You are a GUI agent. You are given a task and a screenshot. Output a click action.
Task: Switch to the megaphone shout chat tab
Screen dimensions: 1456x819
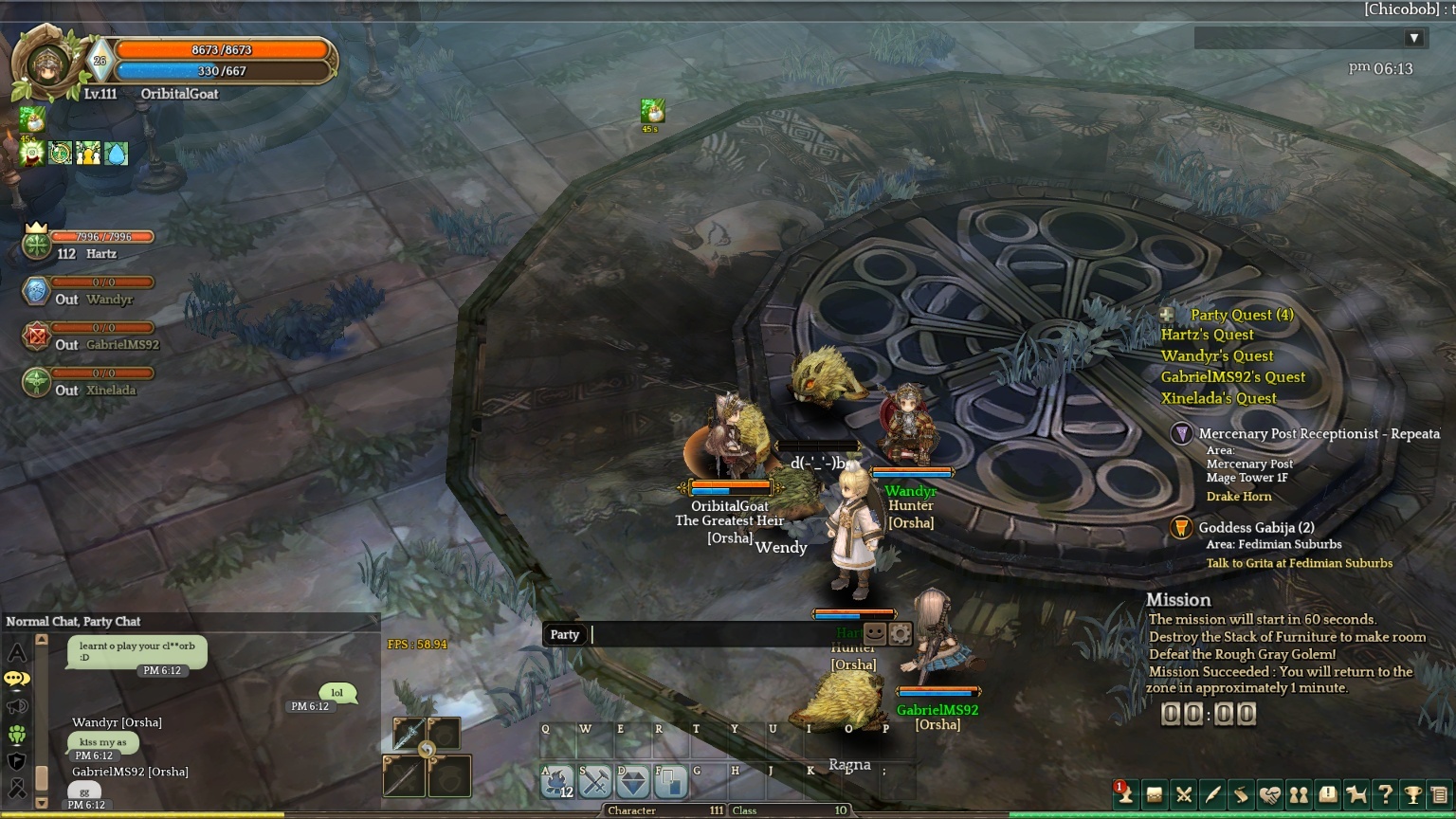click(17, 706)
